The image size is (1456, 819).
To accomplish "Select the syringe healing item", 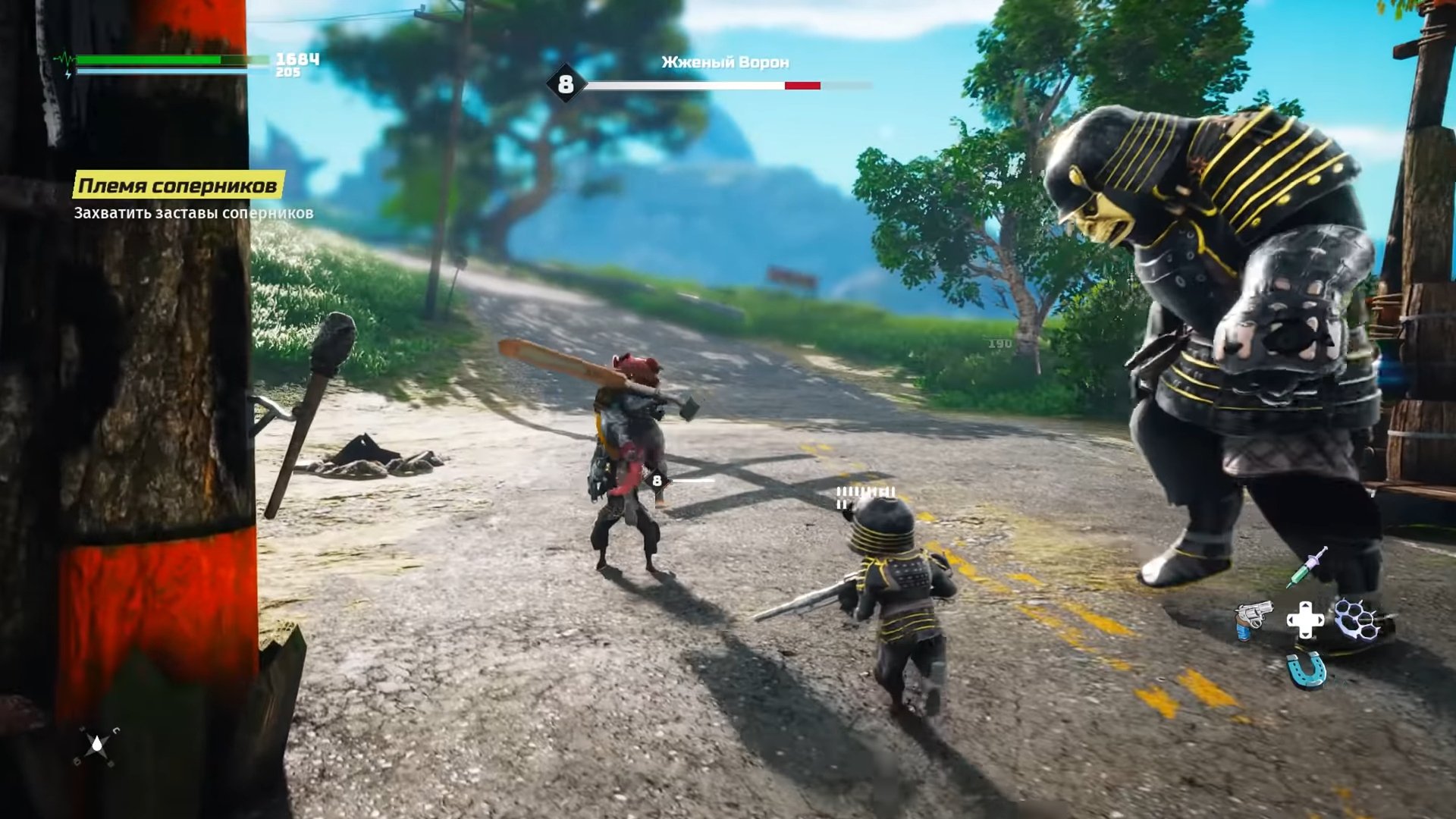I will coord(1307,567).
